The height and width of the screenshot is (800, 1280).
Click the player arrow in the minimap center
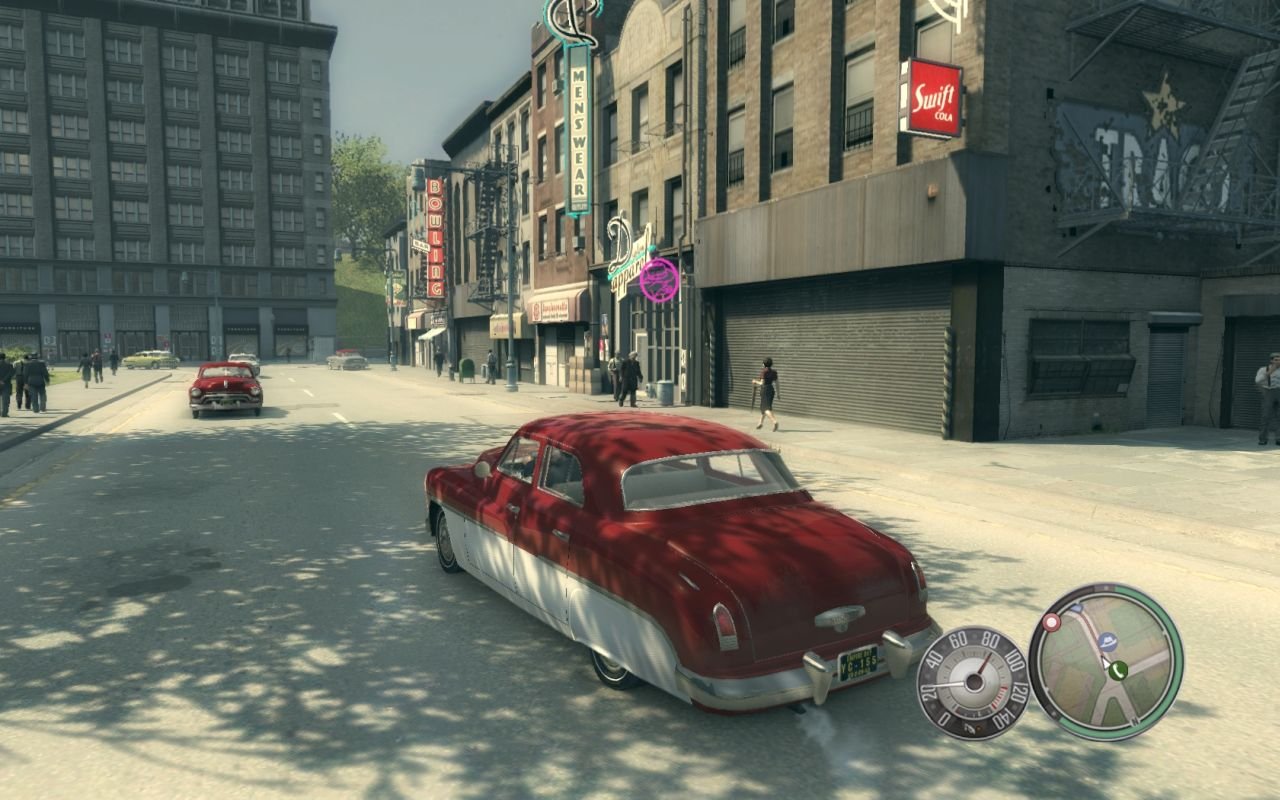coord(1105,662)
